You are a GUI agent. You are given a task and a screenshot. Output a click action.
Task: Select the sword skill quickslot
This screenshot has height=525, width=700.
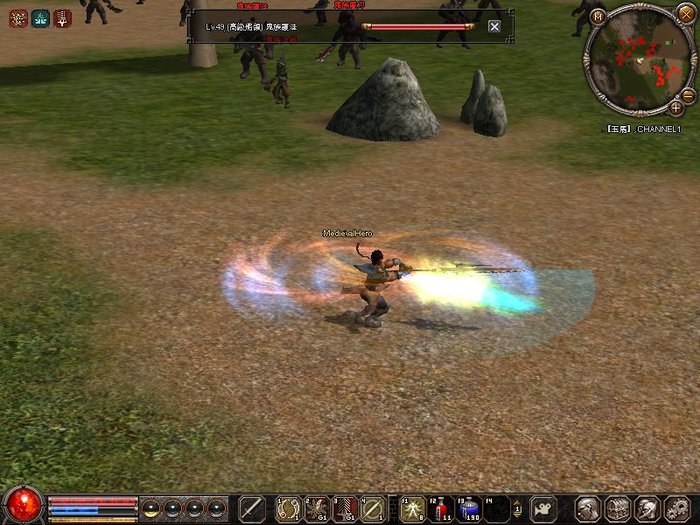coord(253,509)
